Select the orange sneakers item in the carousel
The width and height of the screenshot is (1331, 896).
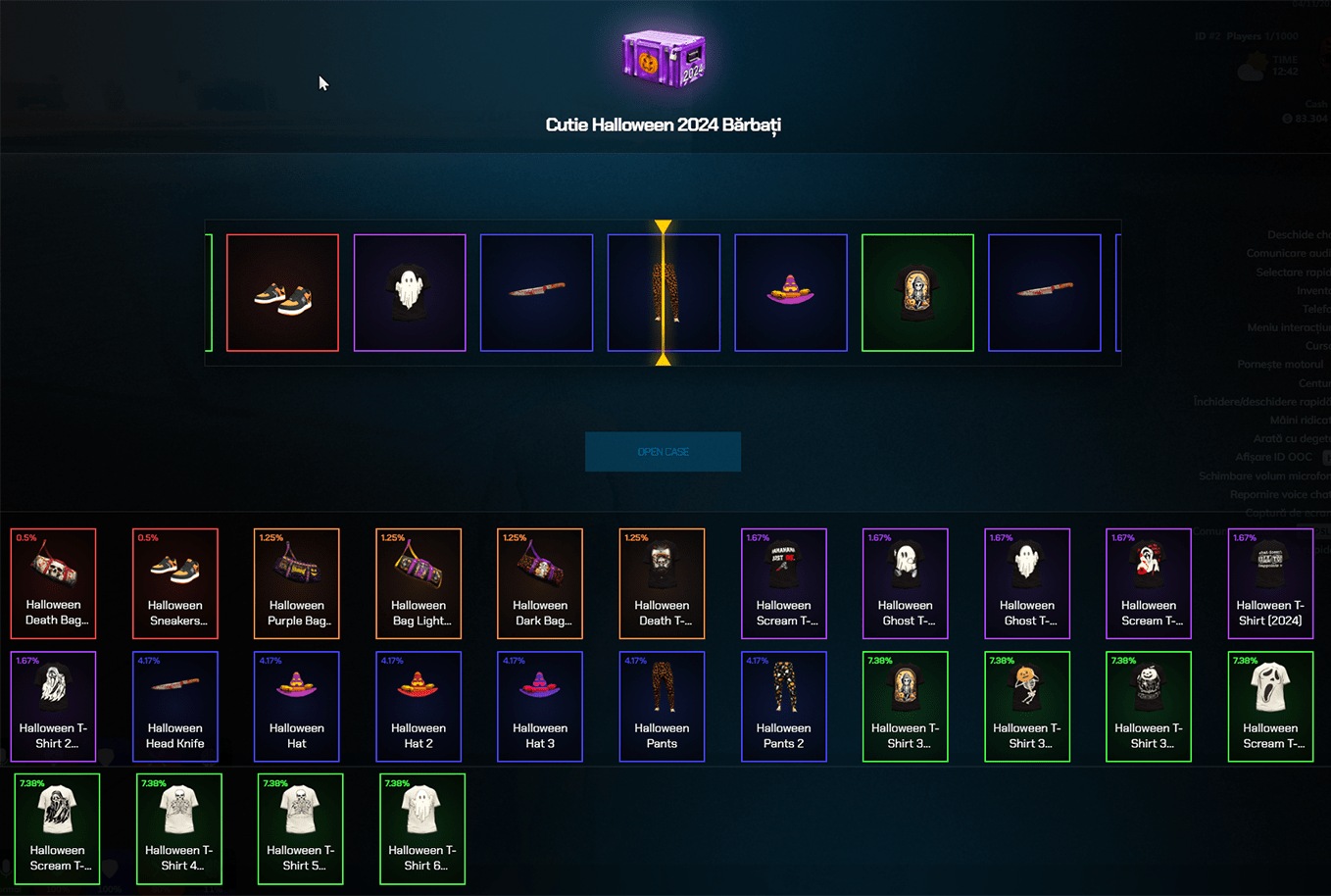tap(282, 292)
